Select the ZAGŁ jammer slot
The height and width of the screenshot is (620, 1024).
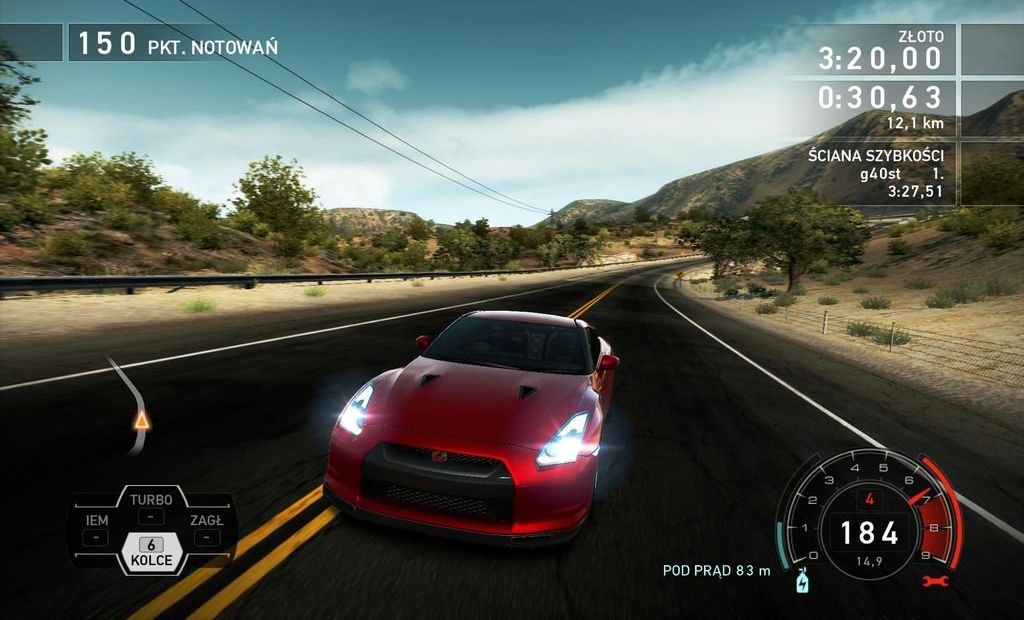(207, 528)
